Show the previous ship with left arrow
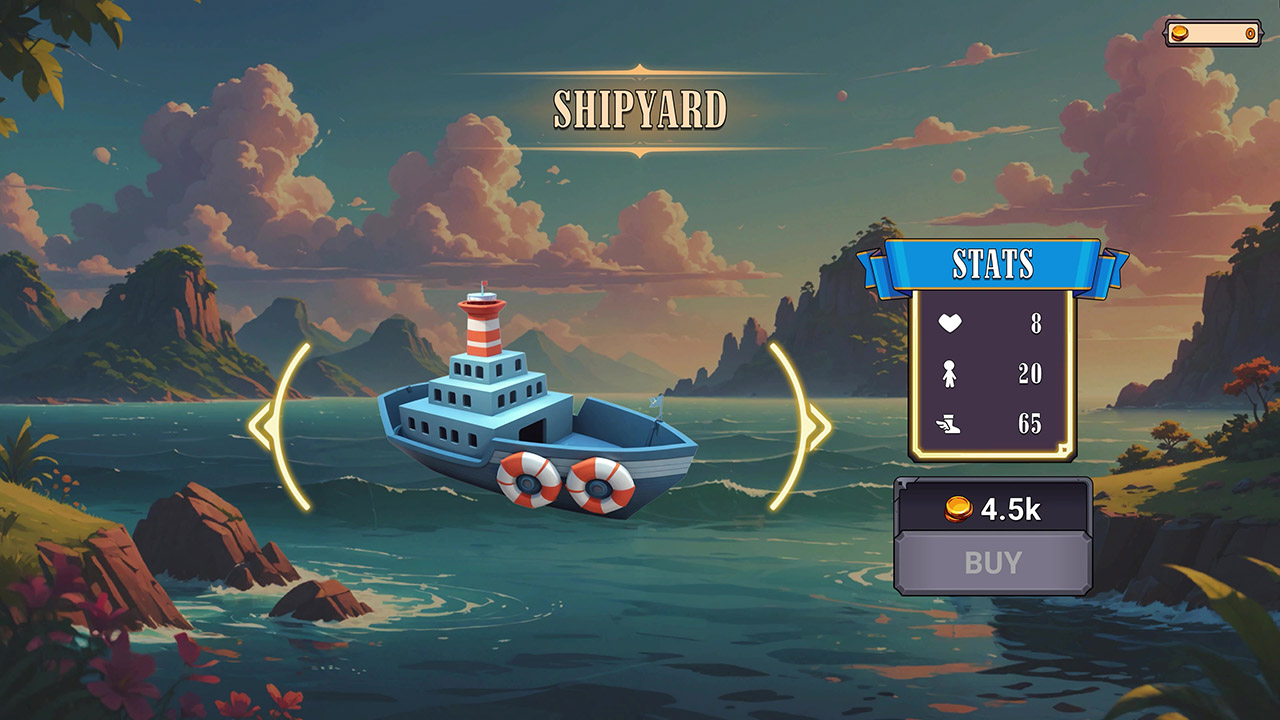1280x720 pixels. [275, 427]
